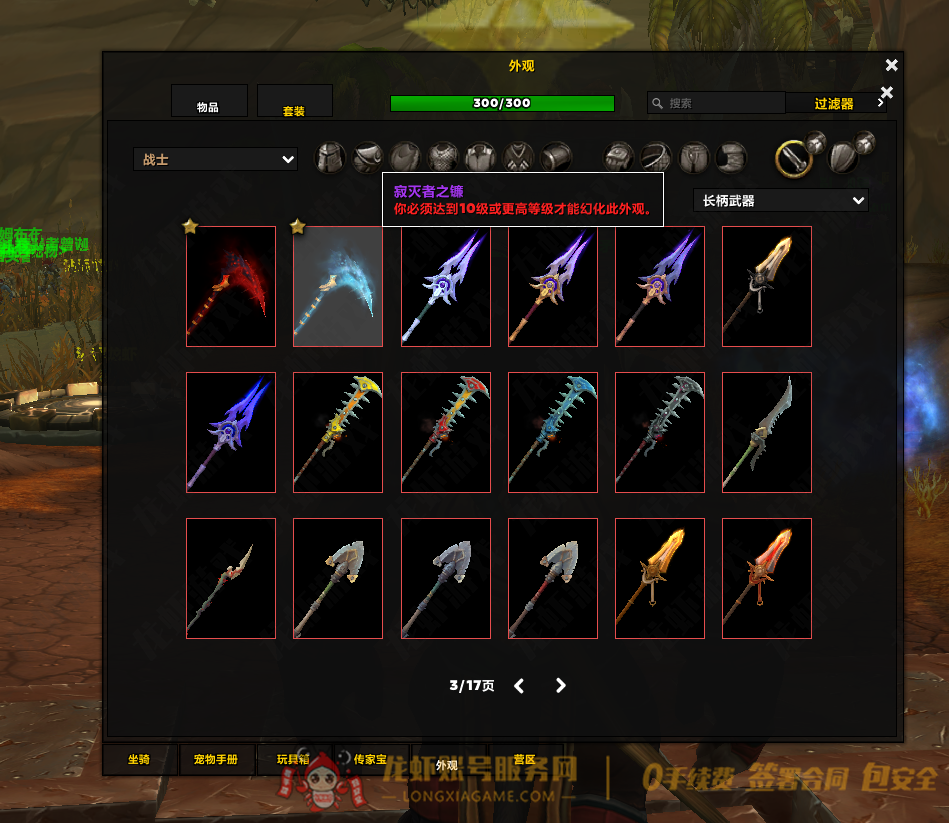Screen dimensions: 949x823
Task: Expand the 战士 class dropdown
Action: click(x=215, y=160)
